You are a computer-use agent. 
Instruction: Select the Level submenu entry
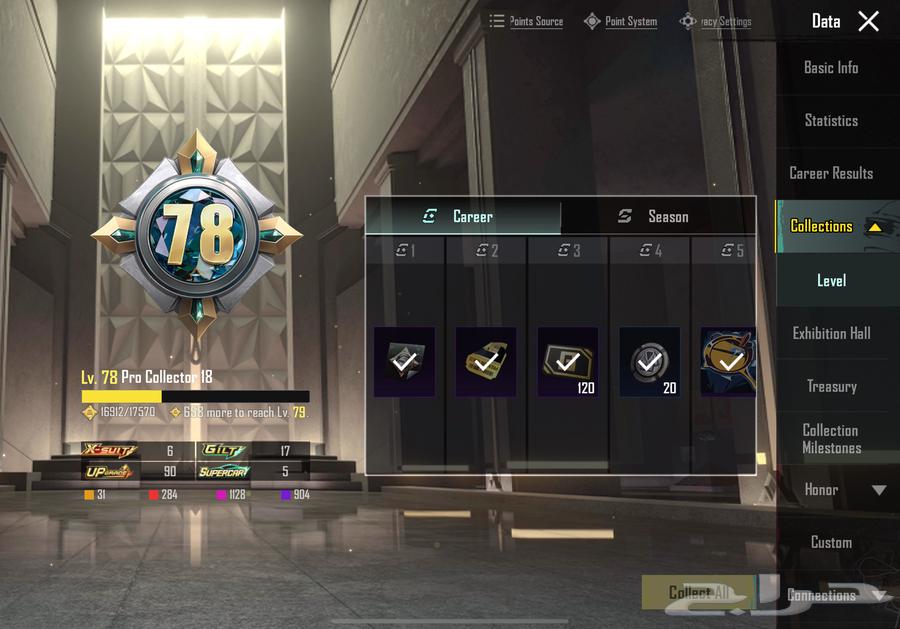coord(831,281)
